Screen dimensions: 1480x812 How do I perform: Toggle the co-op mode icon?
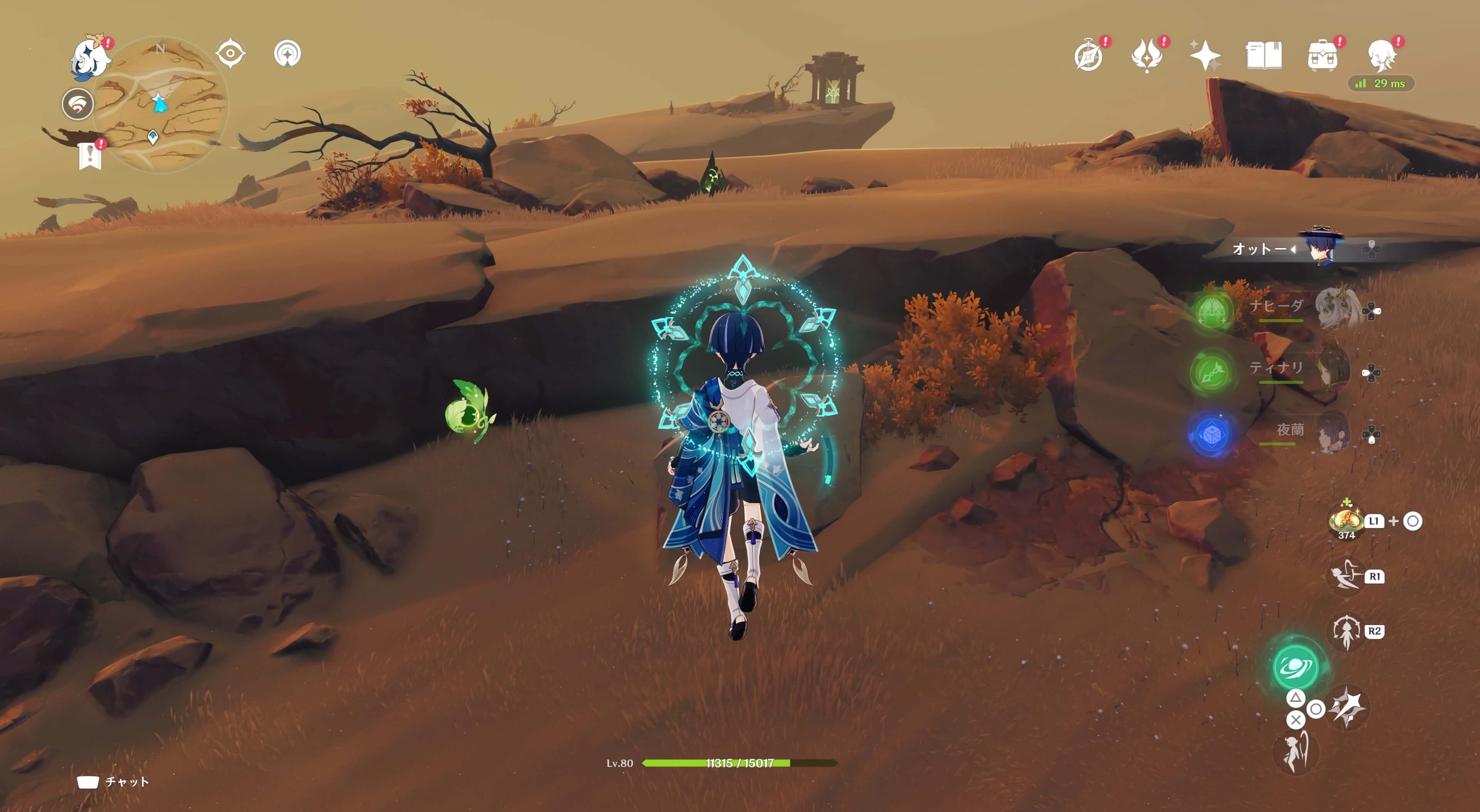point(77,104)
